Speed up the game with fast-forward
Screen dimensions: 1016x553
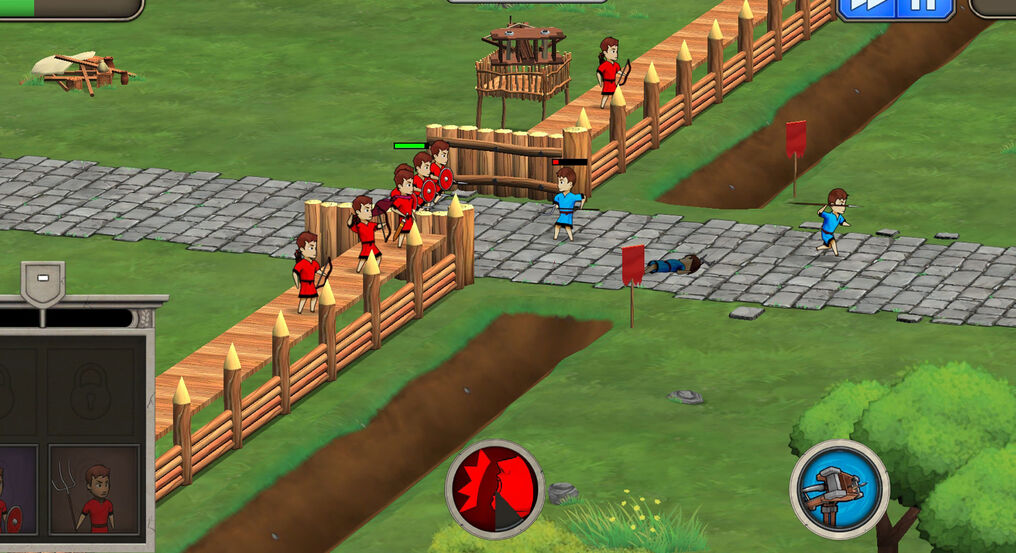(865, 8)
